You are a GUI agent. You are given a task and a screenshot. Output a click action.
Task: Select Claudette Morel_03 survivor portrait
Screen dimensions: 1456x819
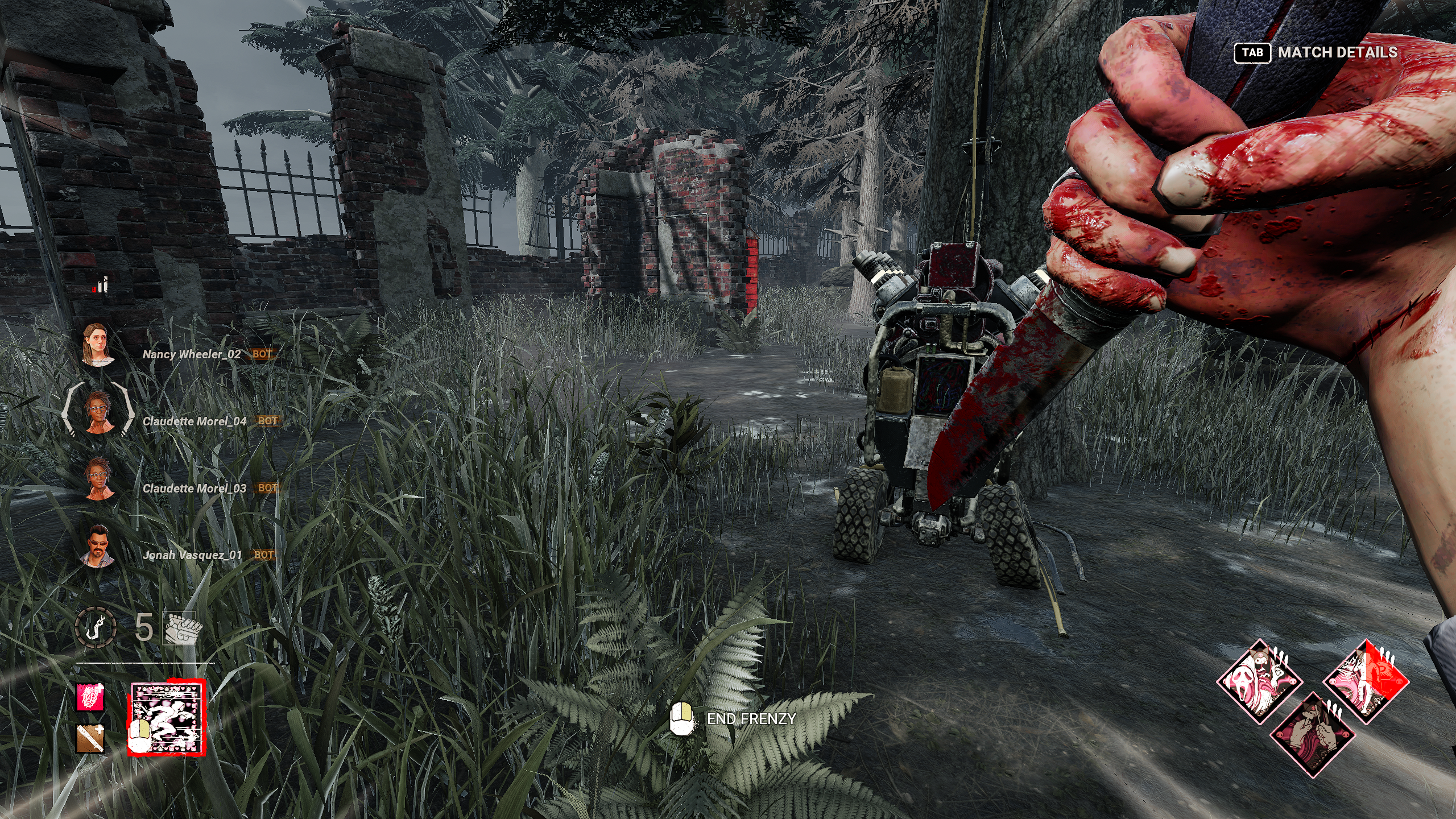pos(98,479)
